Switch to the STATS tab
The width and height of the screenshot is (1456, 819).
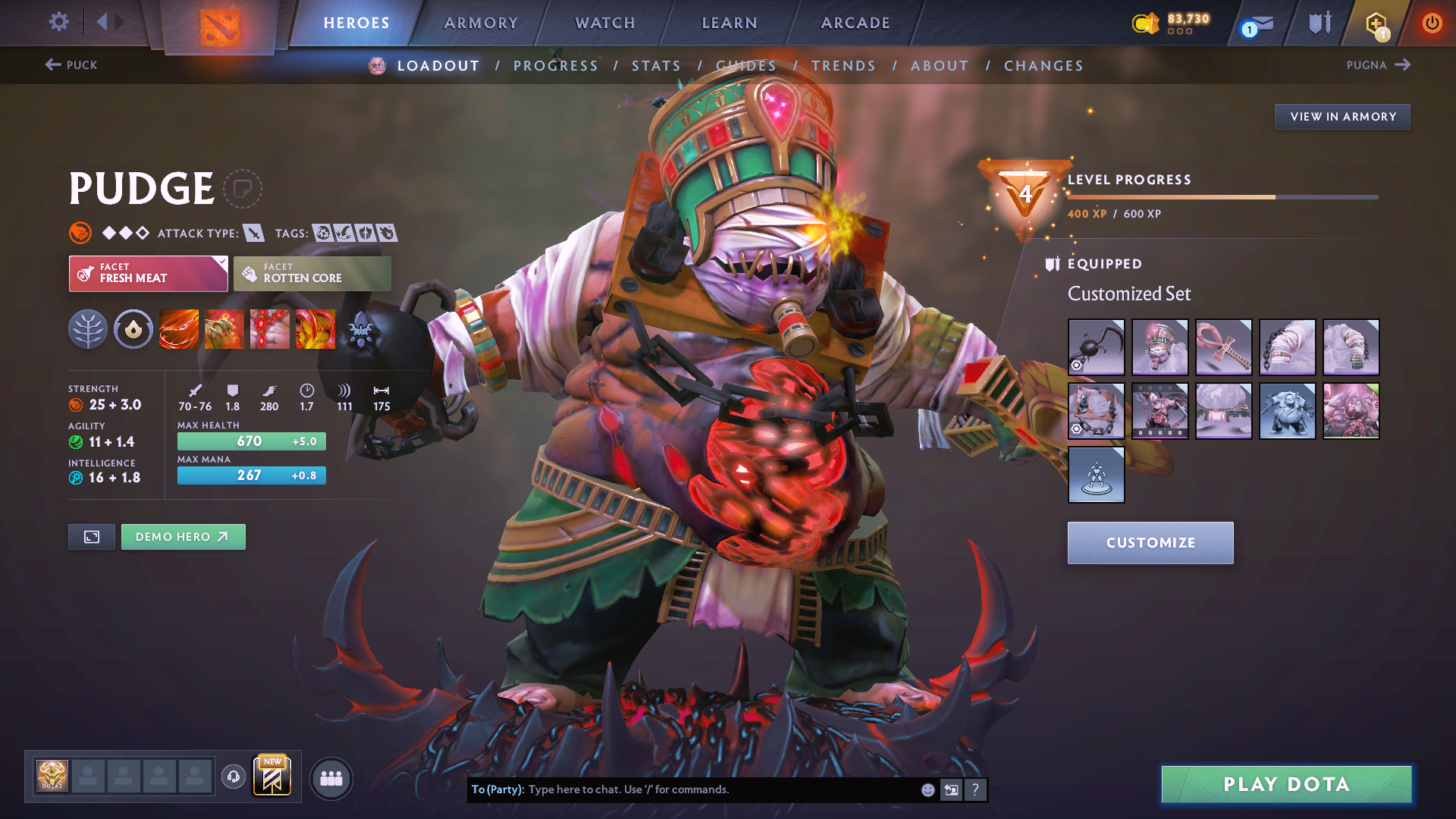click(x=657, y=65)
